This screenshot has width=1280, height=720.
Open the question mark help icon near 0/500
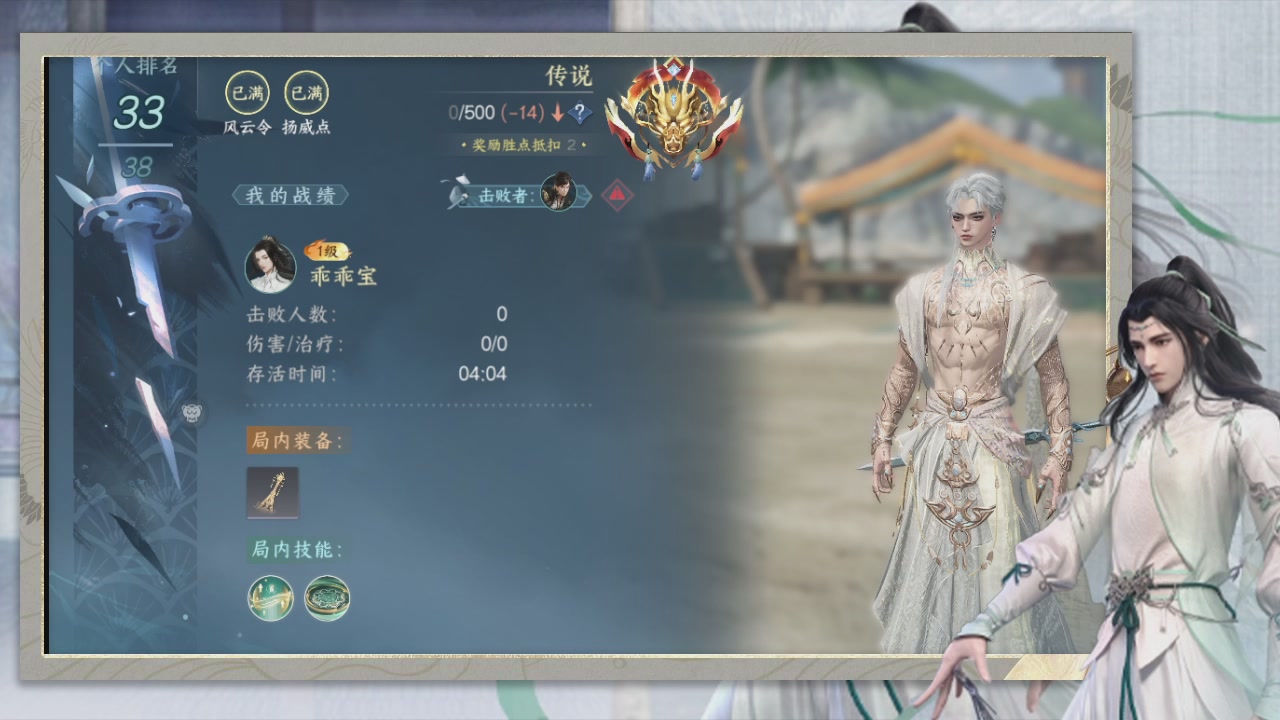click(578, 113)
